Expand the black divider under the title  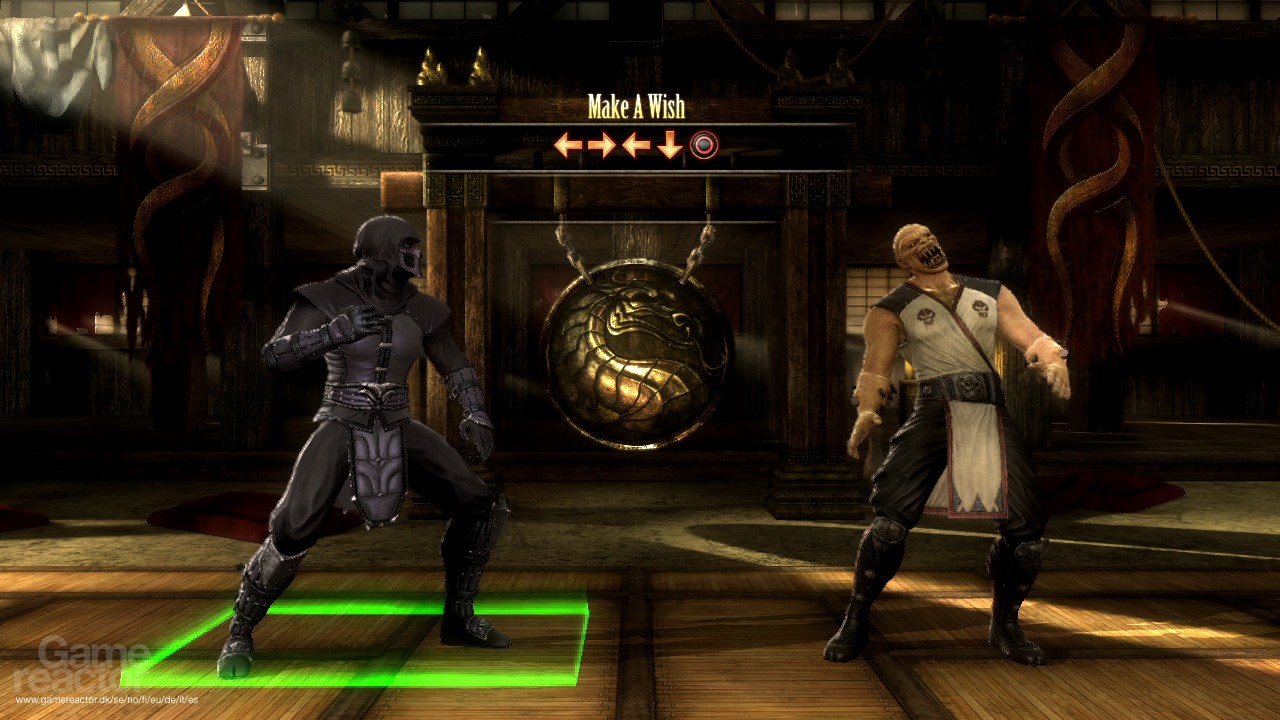click(x=637, y=124)
